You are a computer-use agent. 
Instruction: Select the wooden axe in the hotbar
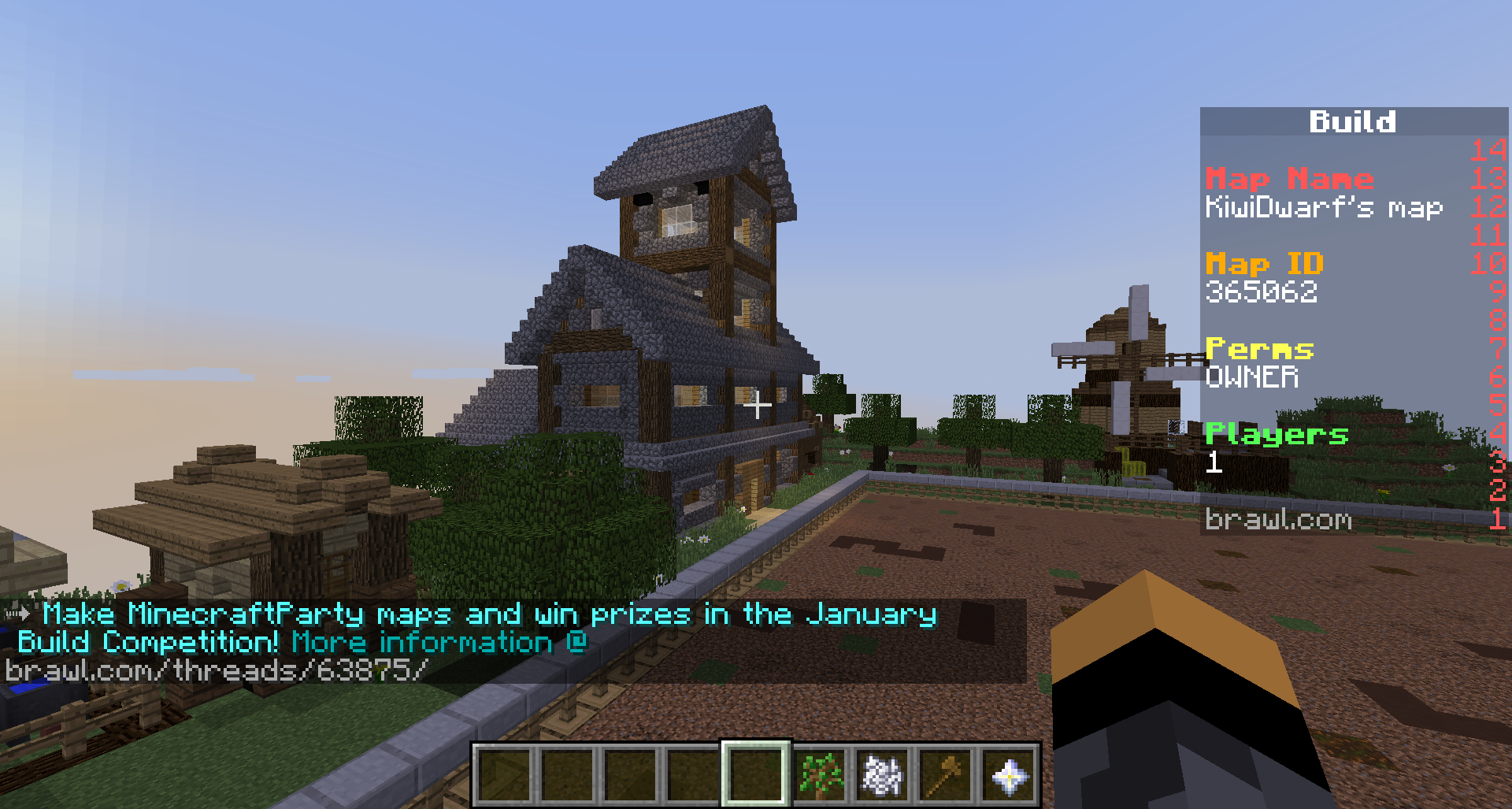tap(945, 774)
